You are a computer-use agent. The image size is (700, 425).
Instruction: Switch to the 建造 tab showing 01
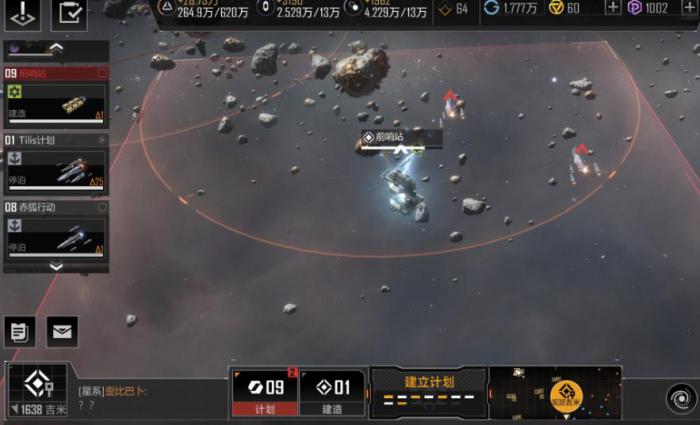click(x=332, y=391)
